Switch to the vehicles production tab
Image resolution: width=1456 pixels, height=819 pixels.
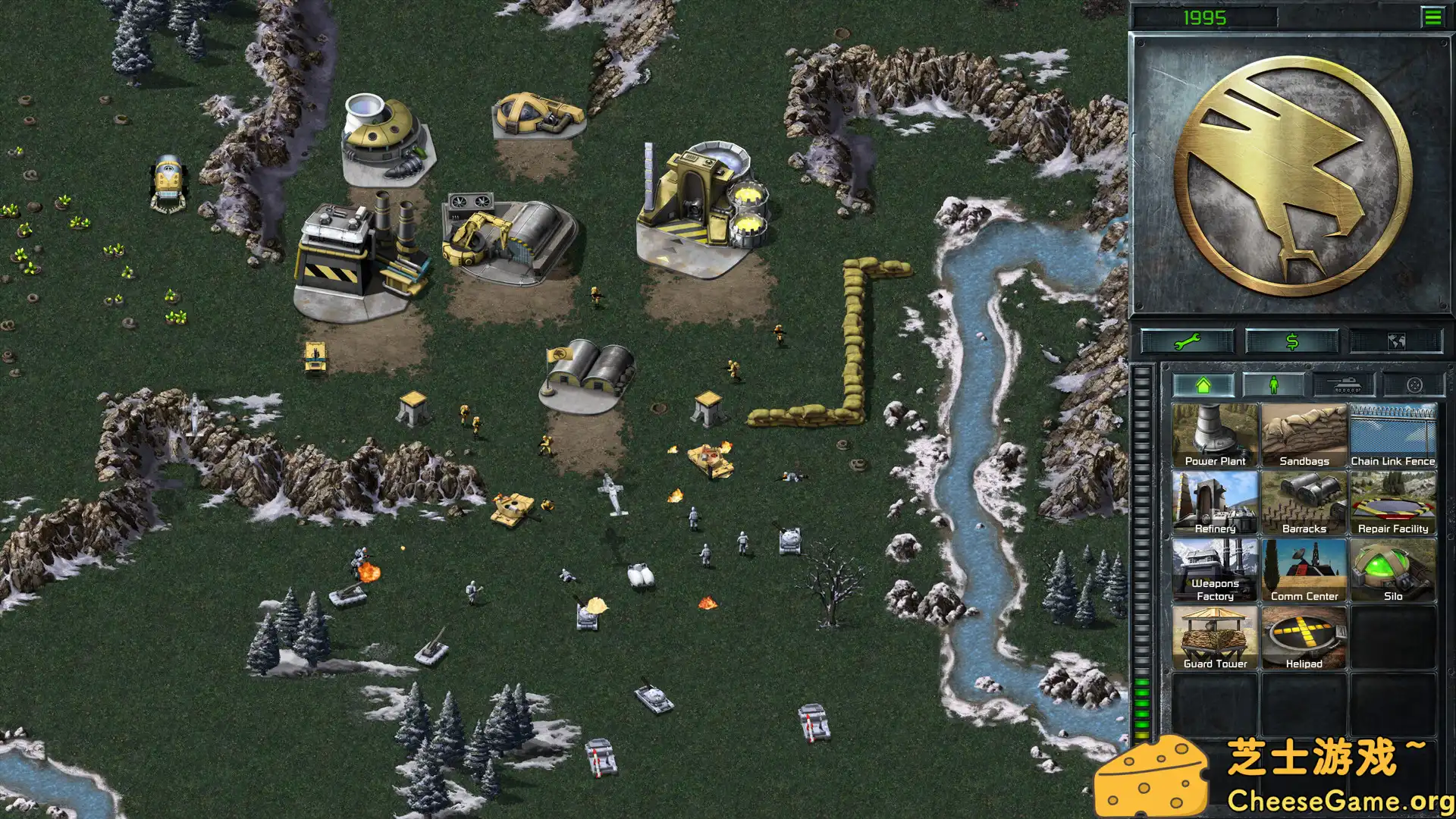(x=1345, y=384)
